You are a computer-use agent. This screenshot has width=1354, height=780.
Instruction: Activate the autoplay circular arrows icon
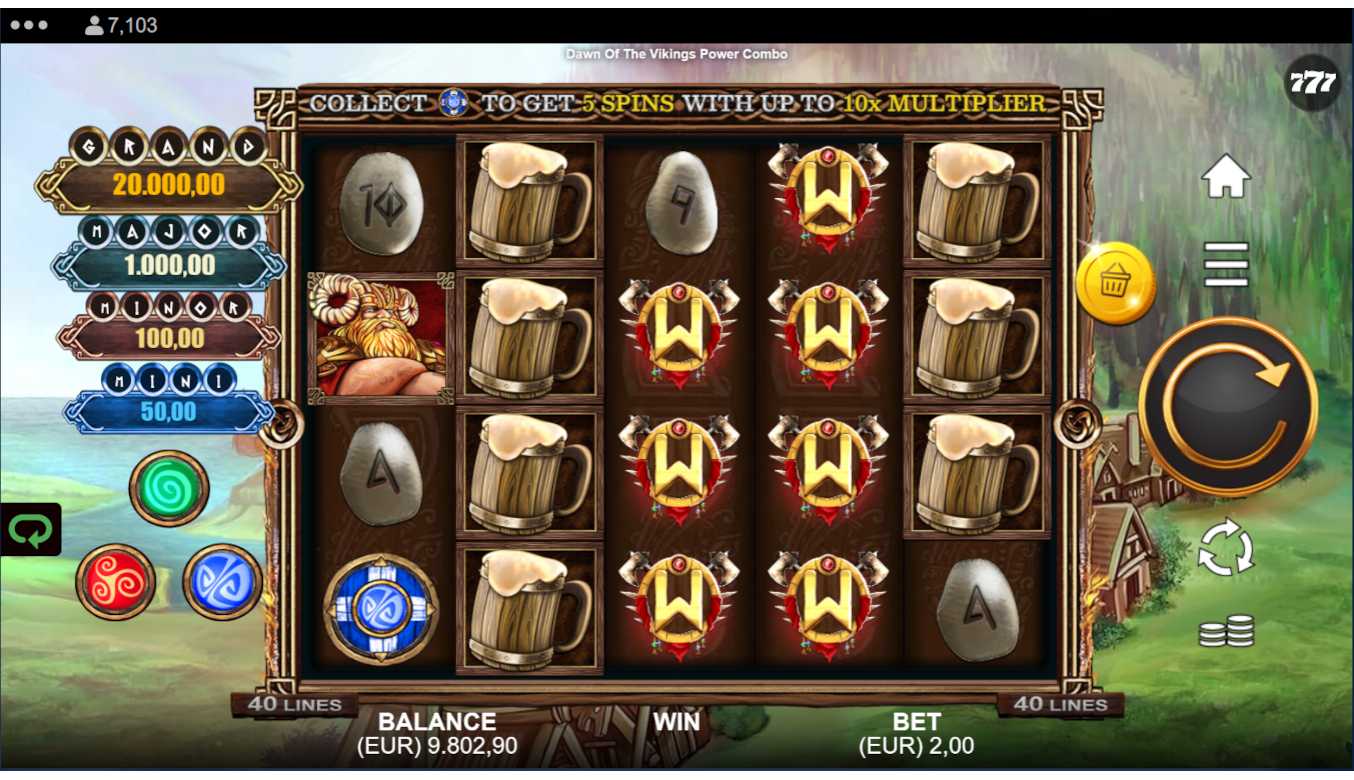[1225, 547]
